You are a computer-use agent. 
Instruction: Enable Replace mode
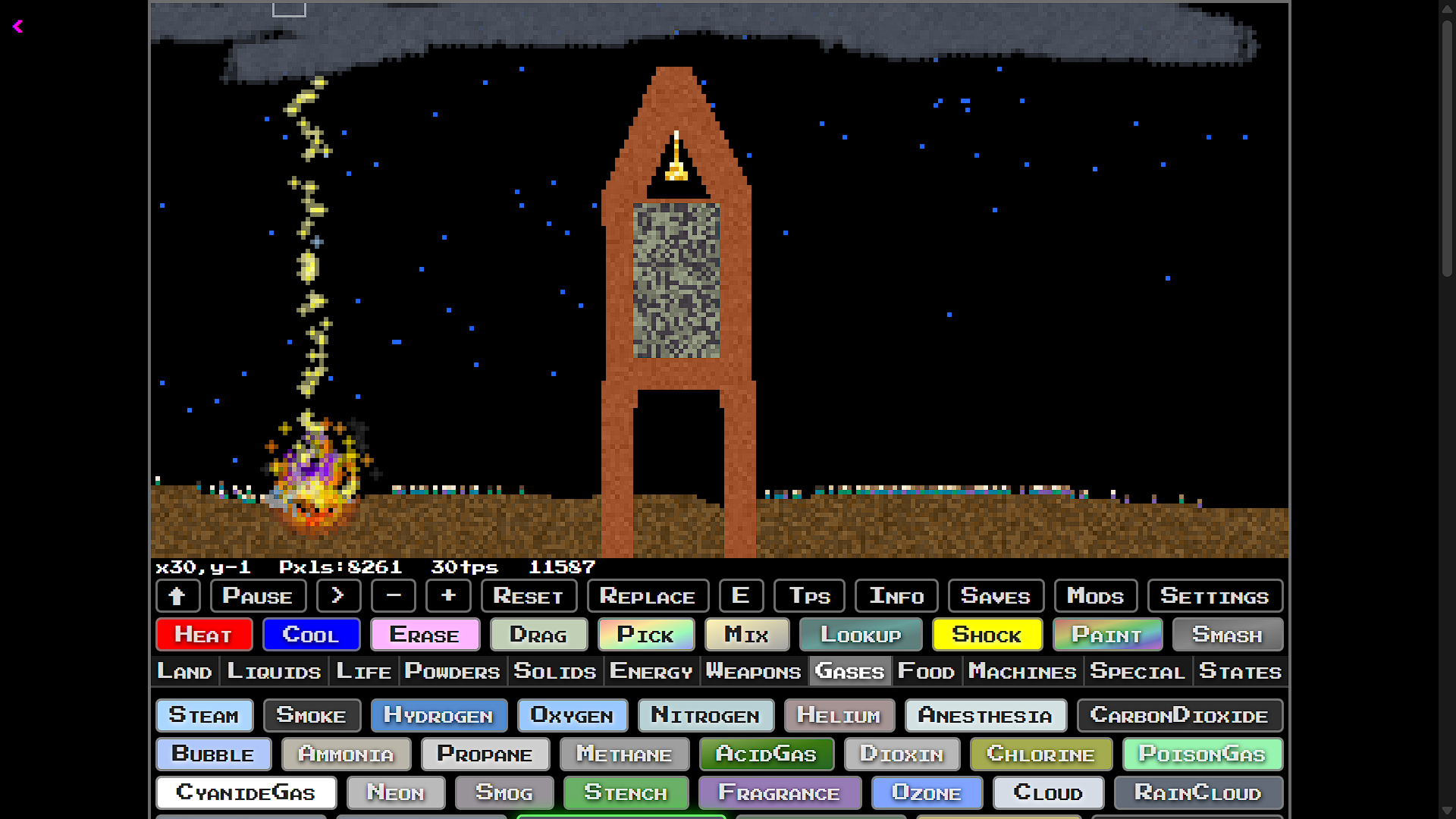point(648,596)
